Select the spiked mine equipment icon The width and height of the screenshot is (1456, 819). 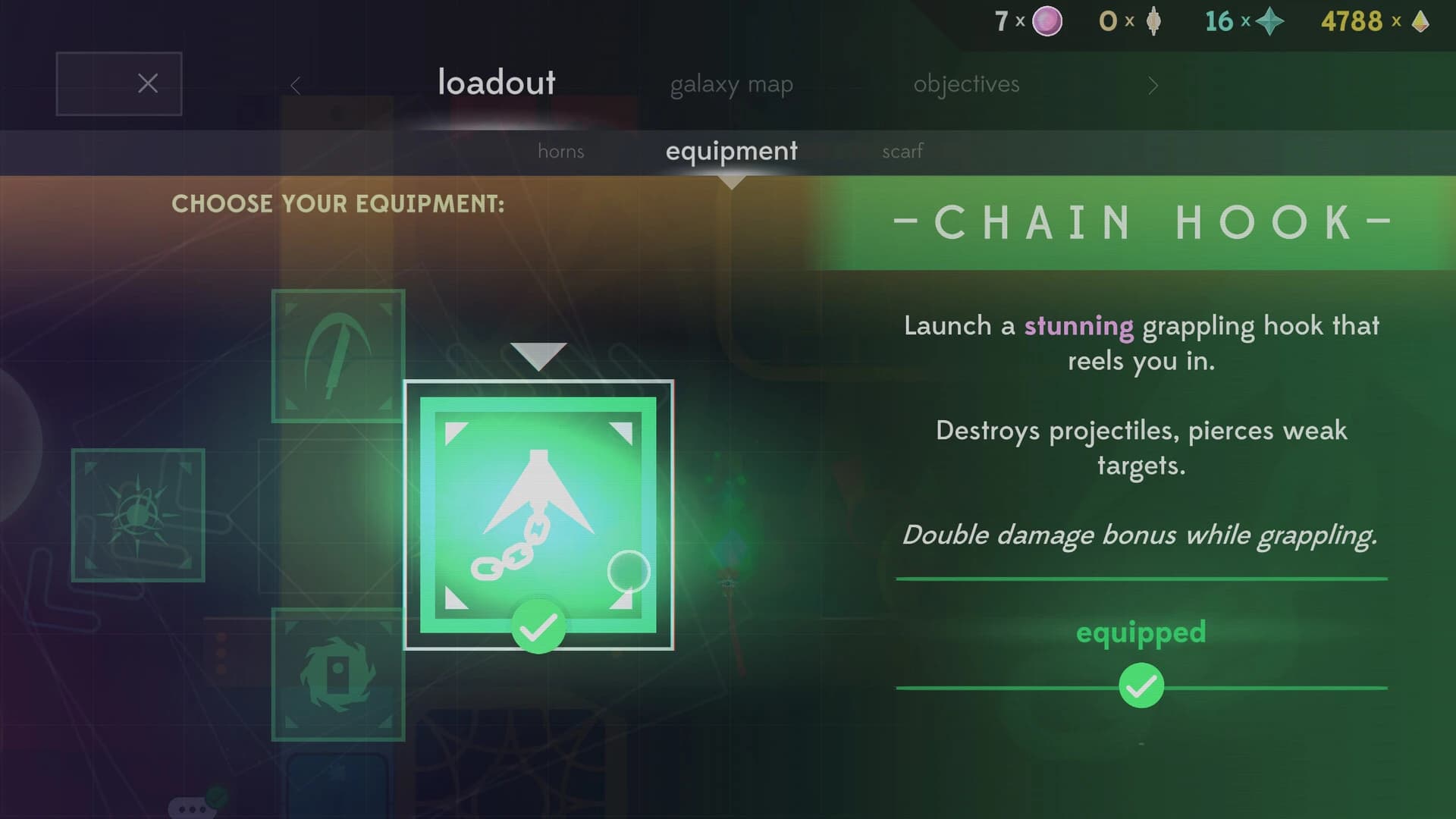(x=138, y=516)
